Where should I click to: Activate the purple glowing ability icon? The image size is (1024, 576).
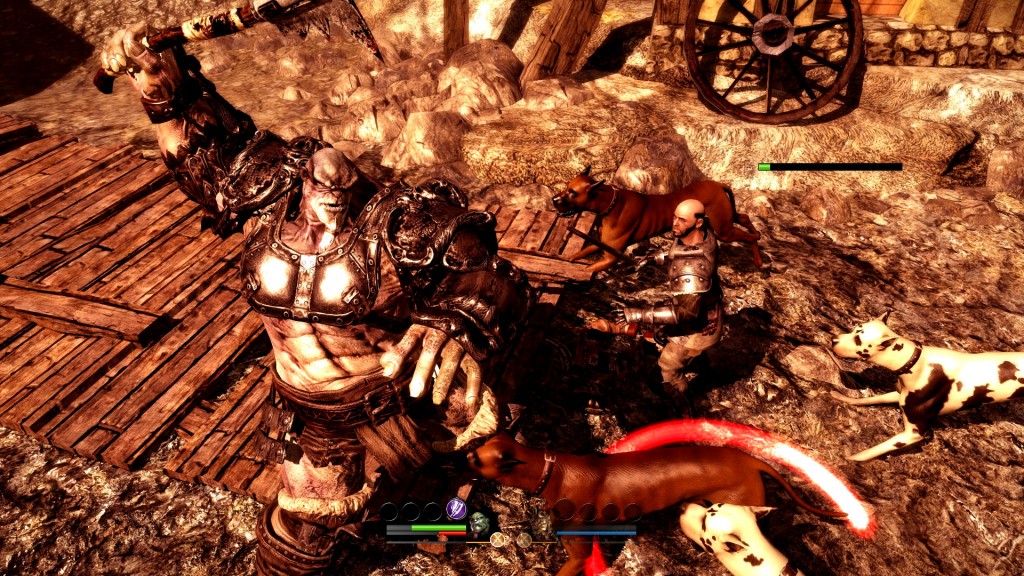point(457,509)
